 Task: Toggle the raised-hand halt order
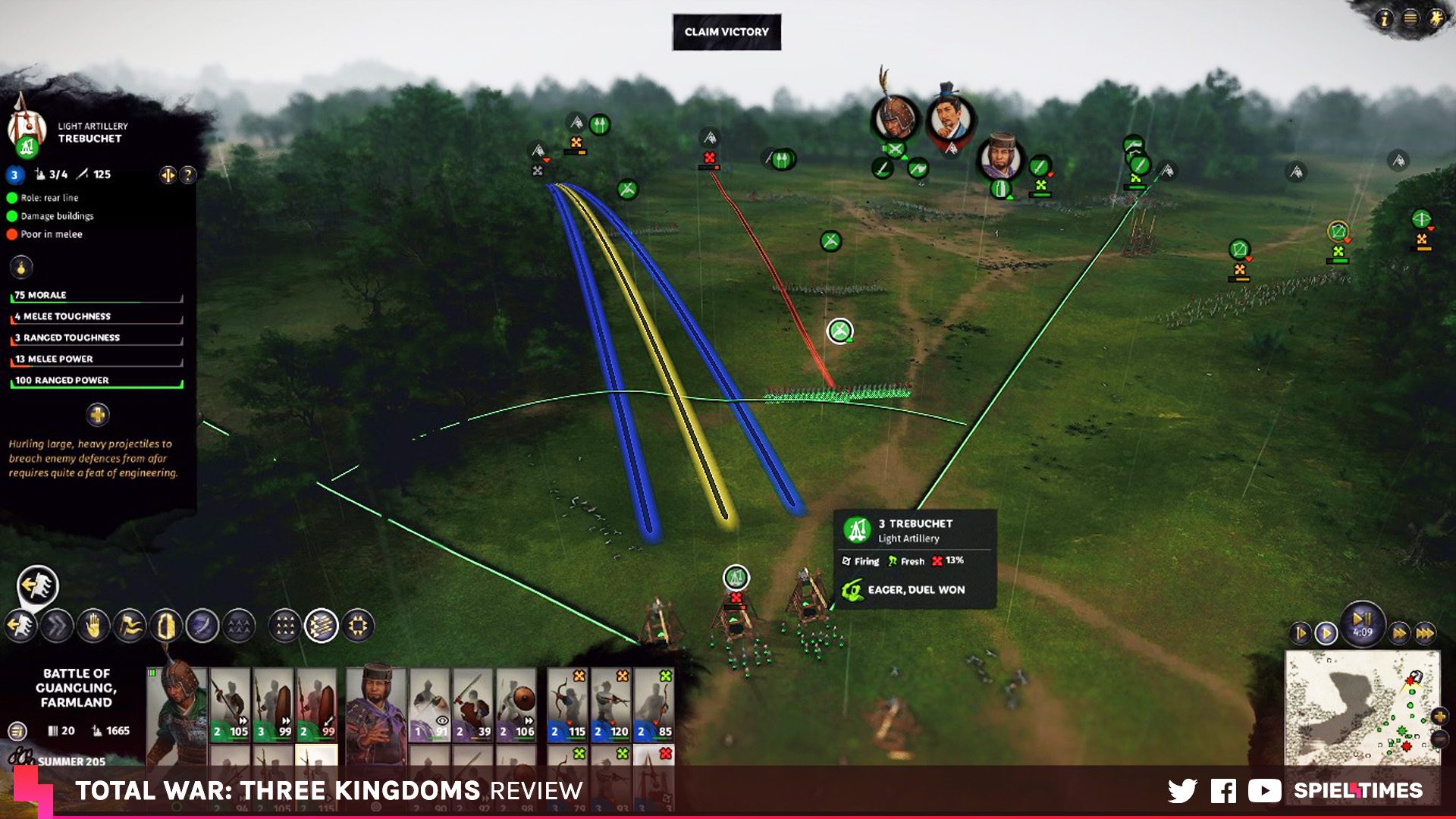[x=93, y=626]
